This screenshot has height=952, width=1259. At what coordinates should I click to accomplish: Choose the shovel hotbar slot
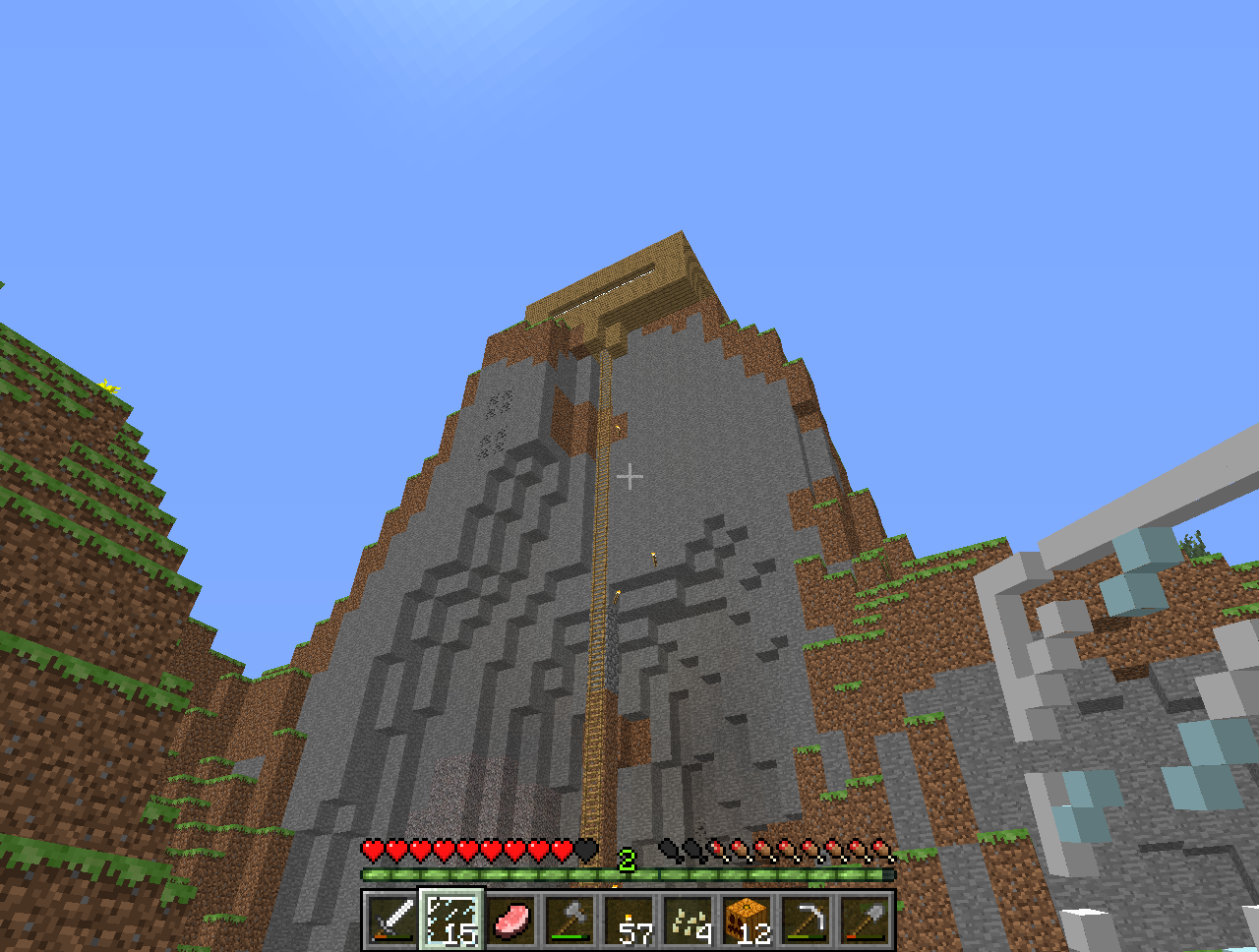(x=866, y=921)
